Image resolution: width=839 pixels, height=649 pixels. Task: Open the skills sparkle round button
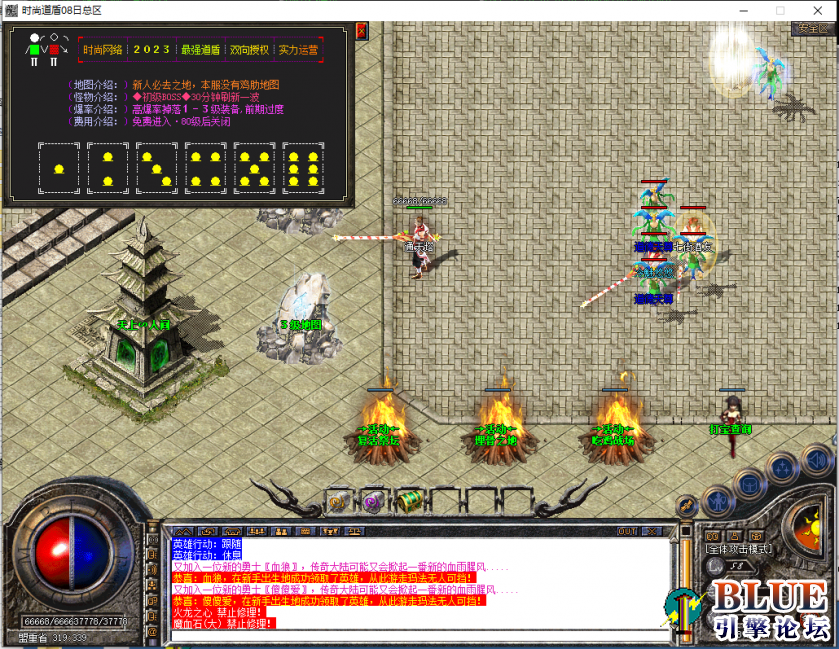coord(784,471)
